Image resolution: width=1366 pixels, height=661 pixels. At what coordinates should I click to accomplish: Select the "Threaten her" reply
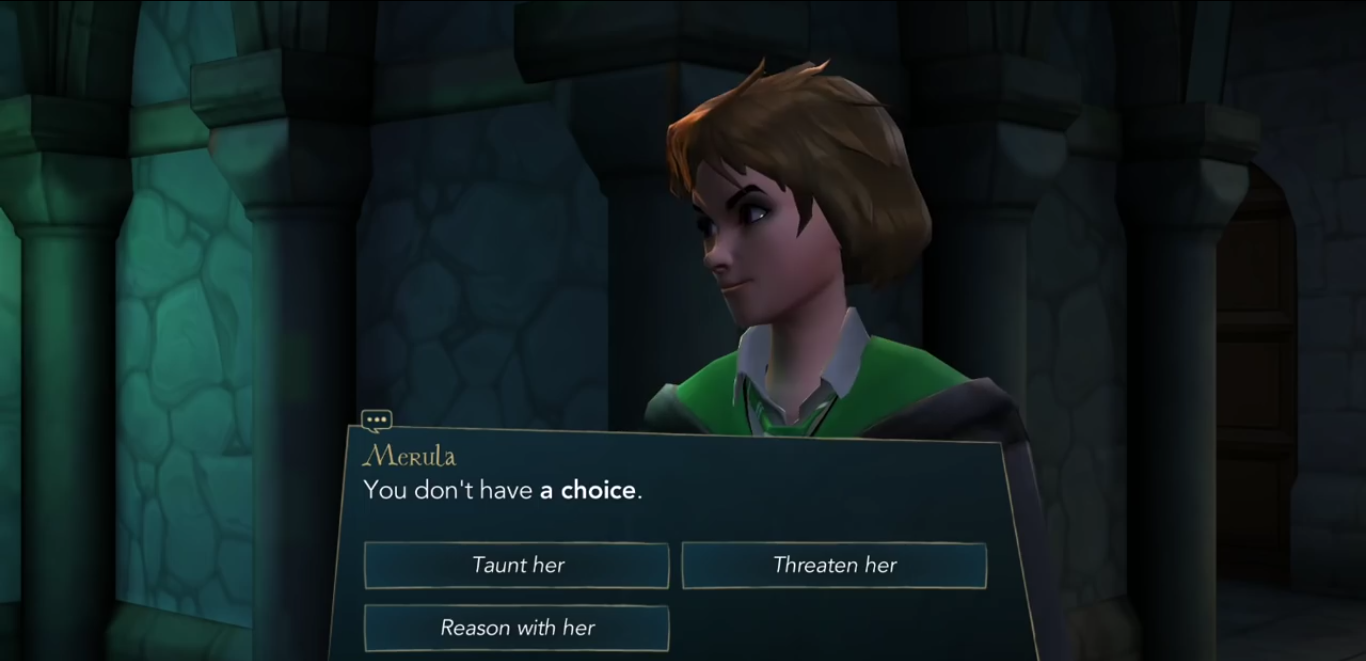[834, 565]
